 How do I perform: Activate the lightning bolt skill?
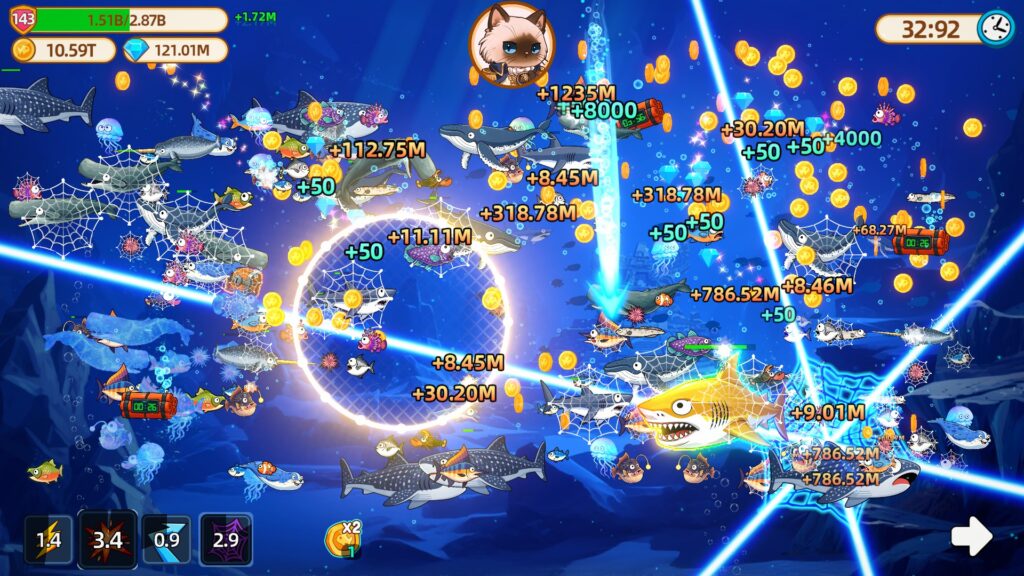[49, 541]
